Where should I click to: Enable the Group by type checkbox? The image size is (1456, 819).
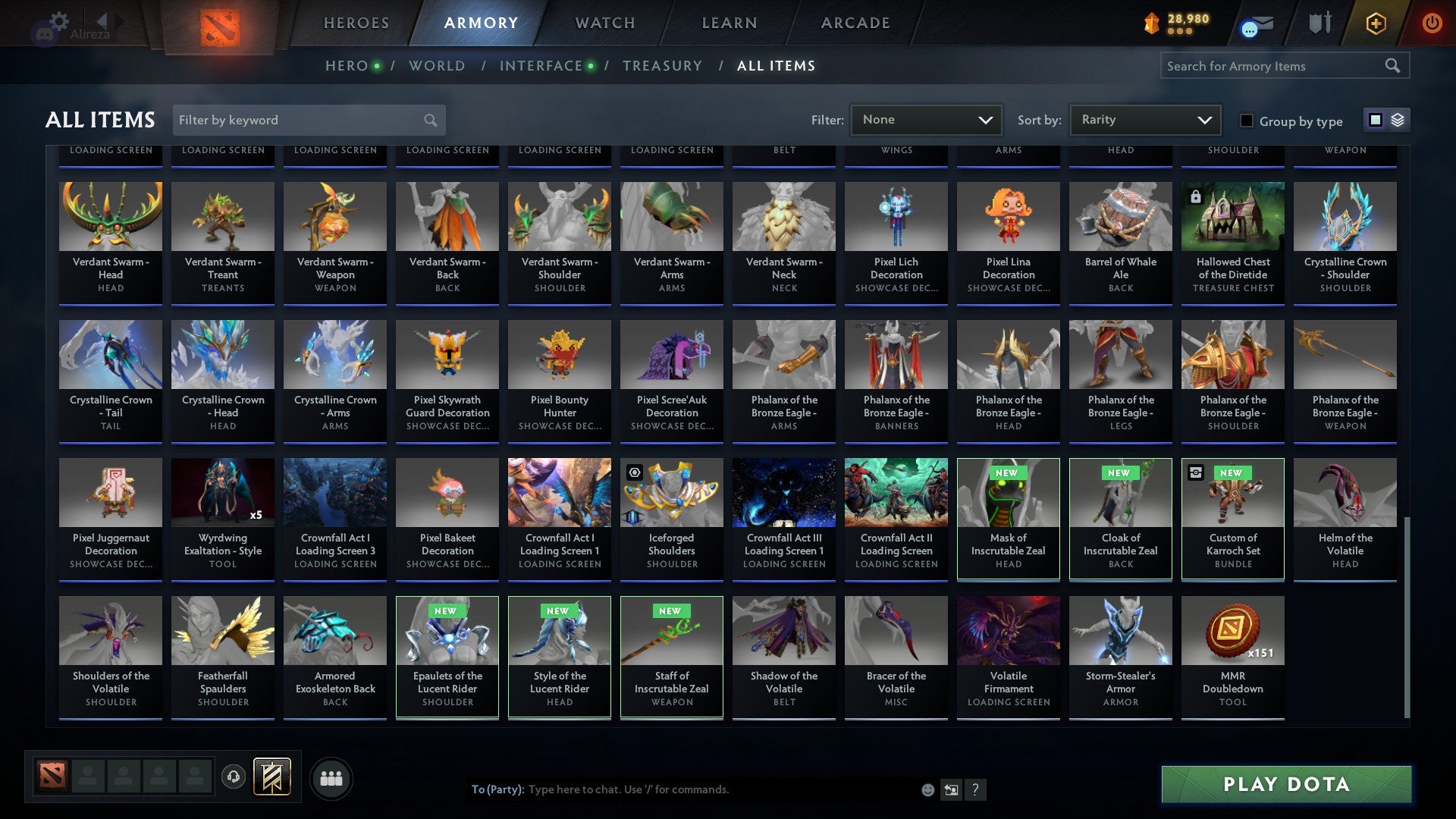click(1247, 121)
